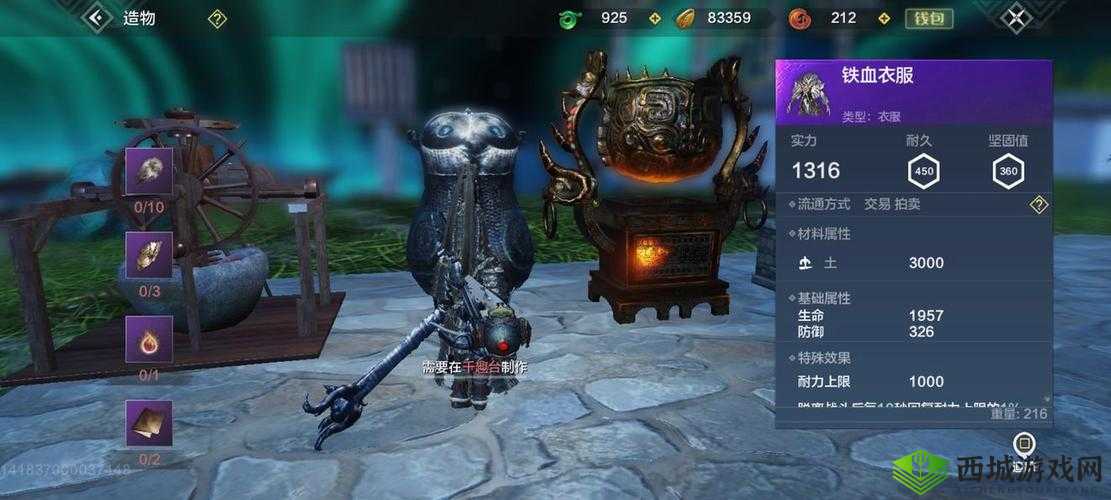Tap the round button below the item panel

click(1022, 444)
